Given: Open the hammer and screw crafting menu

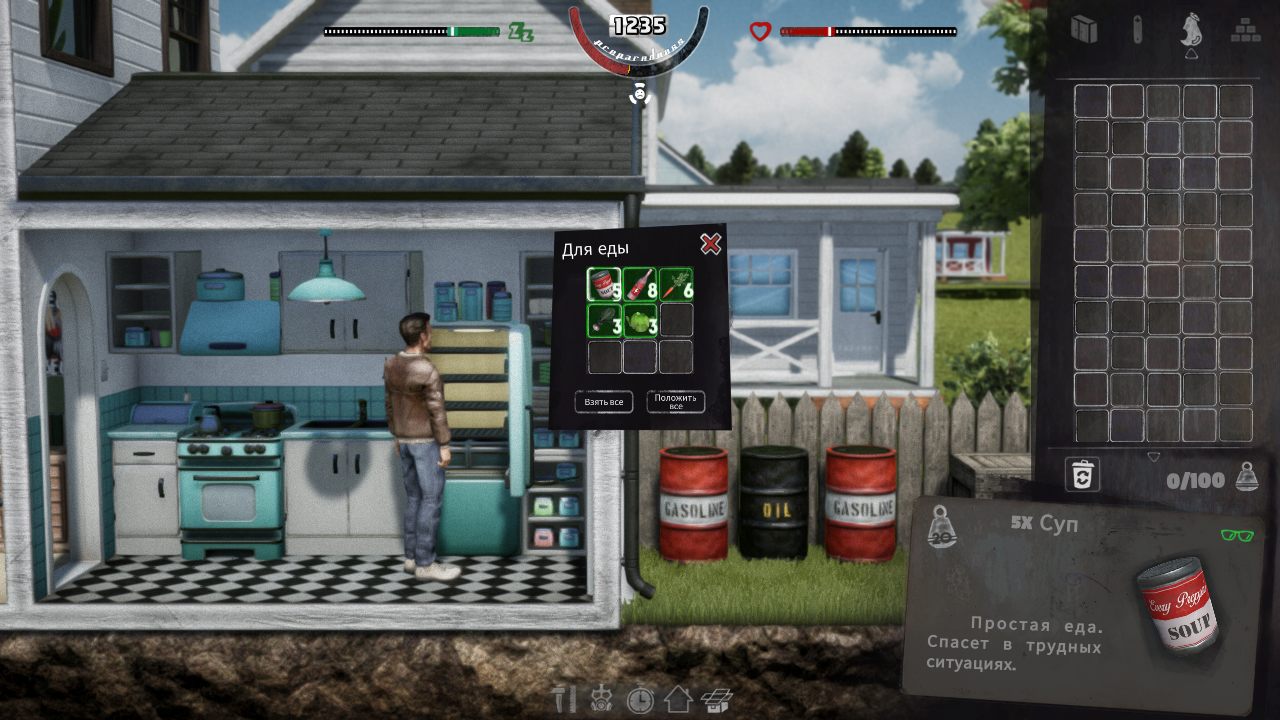Looking at the screenshot, I should pyautogui.click(x=565, y=698).
